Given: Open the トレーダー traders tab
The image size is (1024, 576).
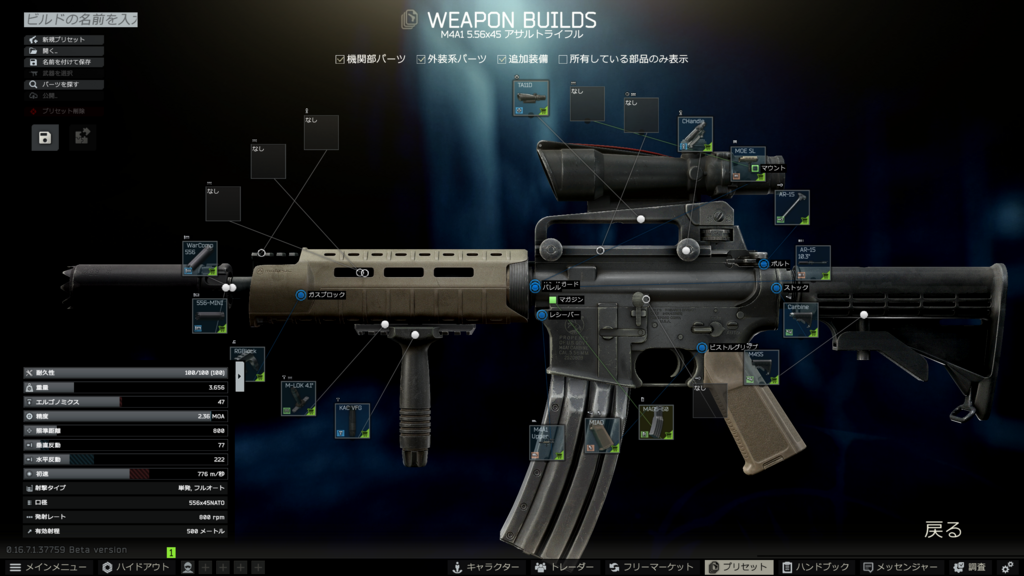Looking at the screenshot, I should tap(565, 567).
